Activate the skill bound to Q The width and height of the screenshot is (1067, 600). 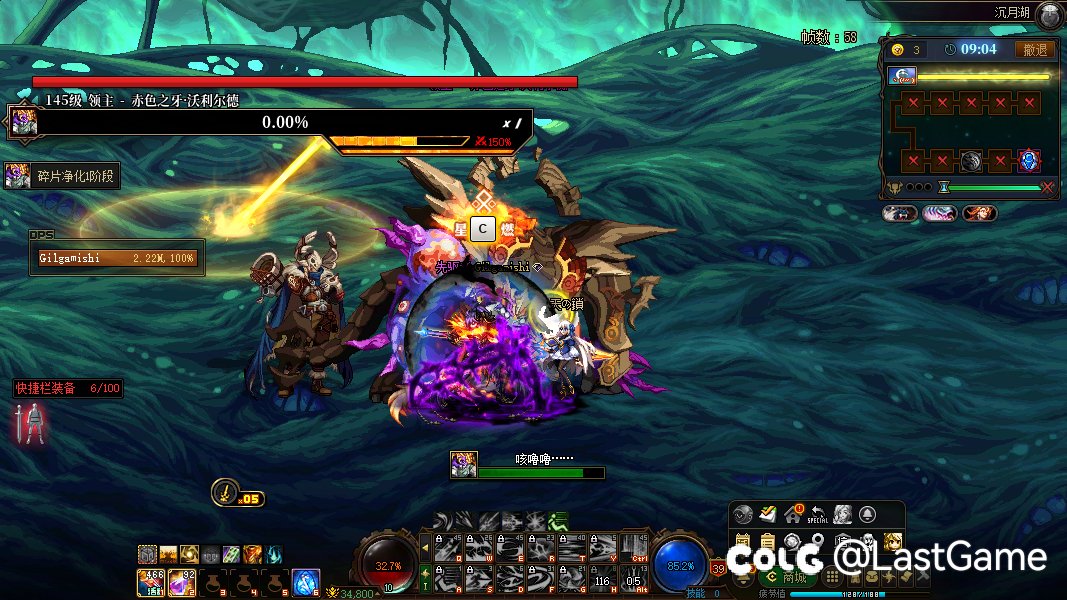[x=450, y=548]
